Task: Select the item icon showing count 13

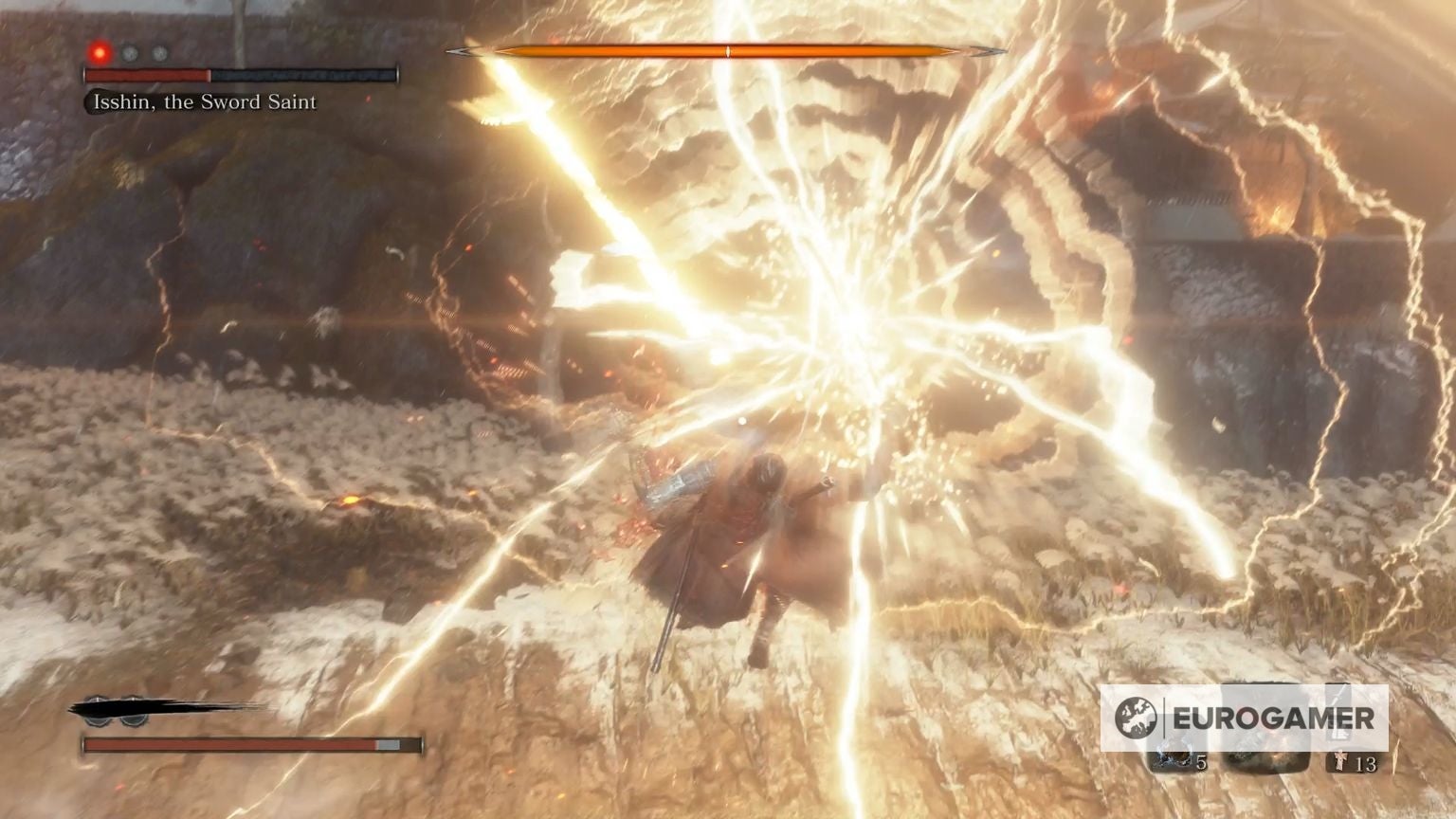Action: tap(1339, 760)
